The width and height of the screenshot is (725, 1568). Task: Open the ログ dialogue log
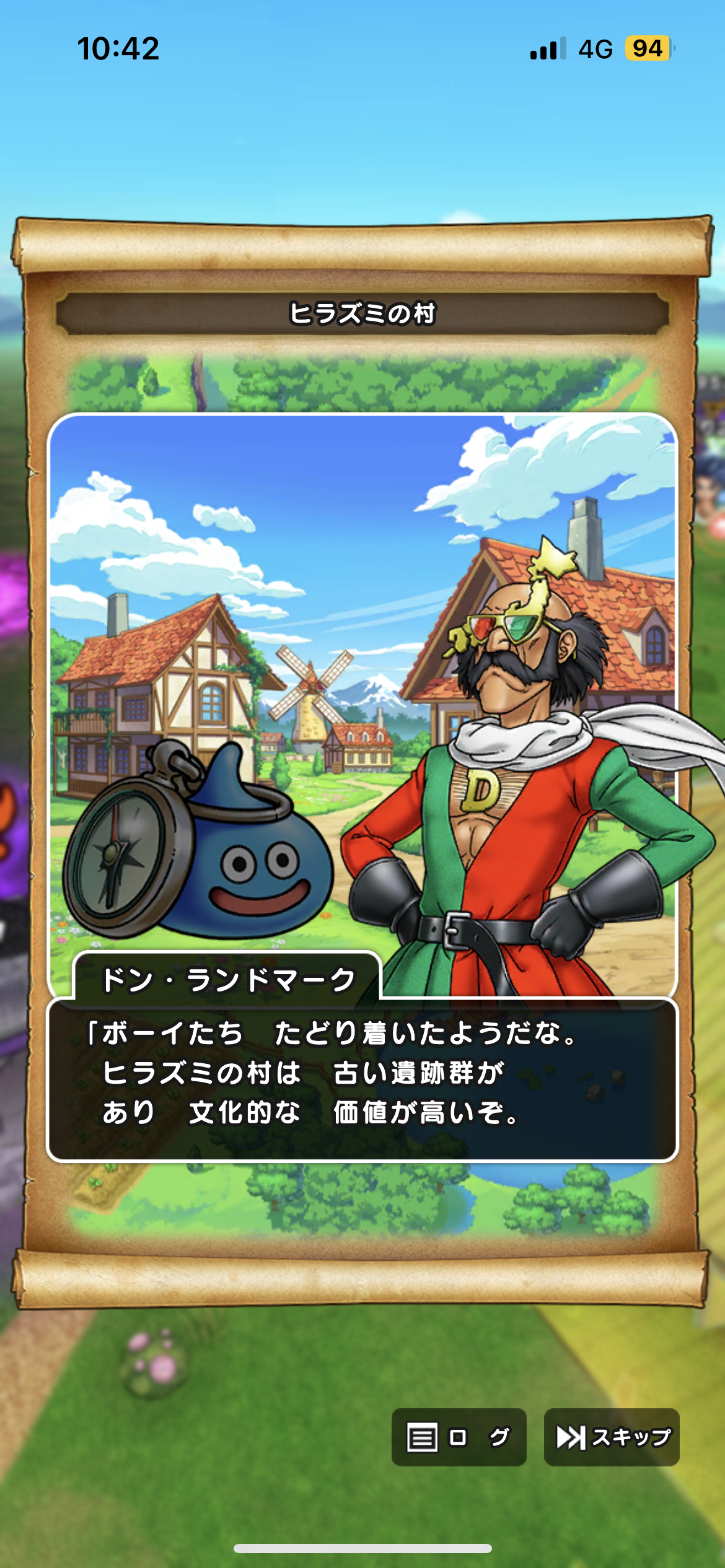tap(459, 1437)
